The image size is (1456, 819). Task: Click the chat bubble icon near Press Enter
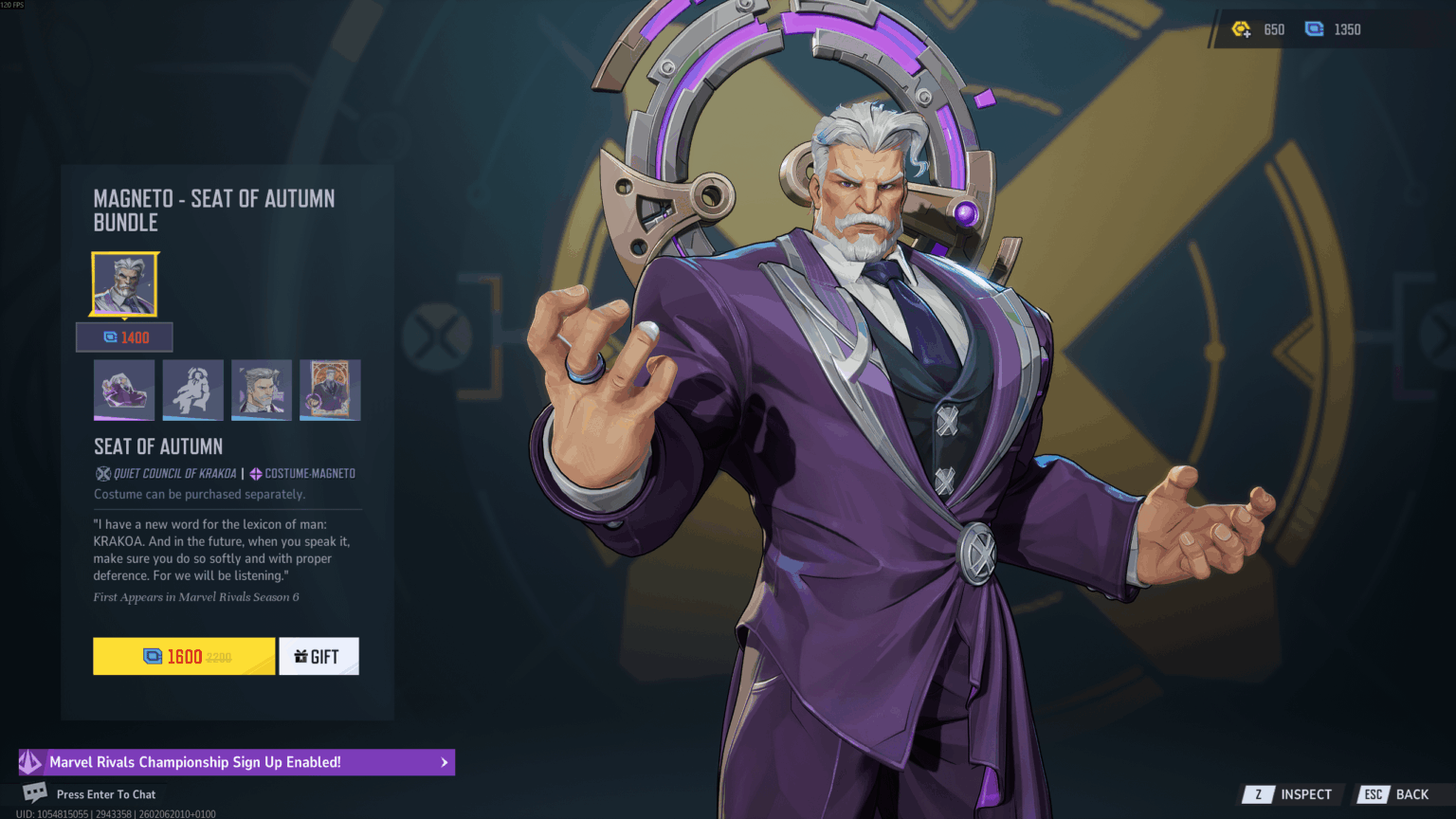(x=34, y=793)
